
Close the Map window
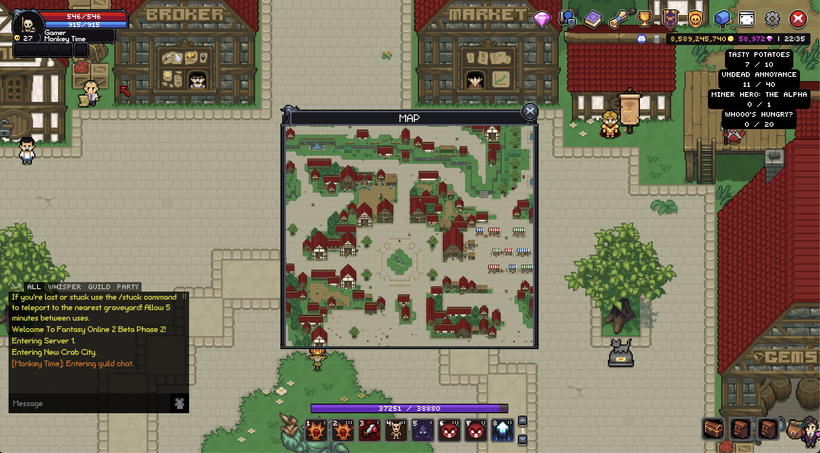pyautogui.click(x=530, y=111)
